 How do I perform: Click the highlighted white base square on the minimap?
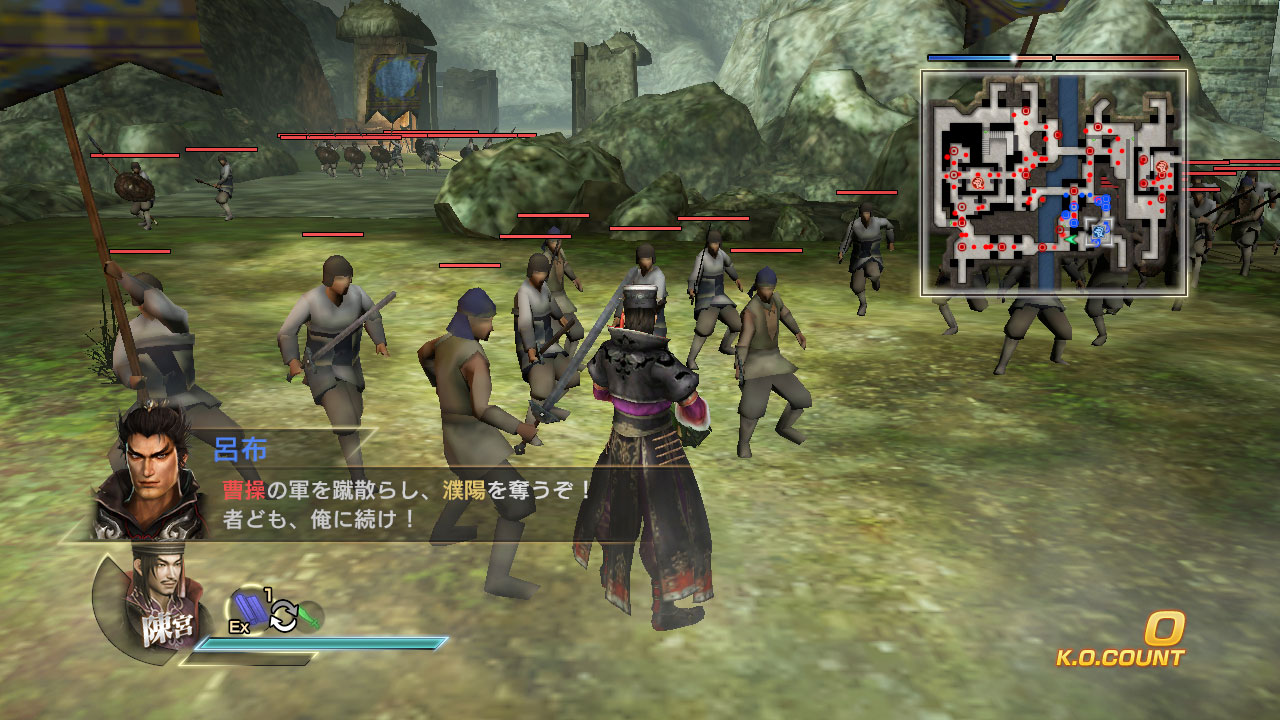point(1099,230)
